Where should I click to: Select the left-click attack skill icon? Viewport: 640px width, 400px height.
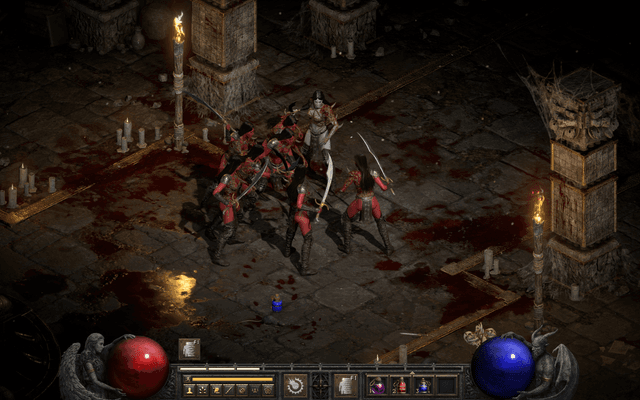pyautogui.click(x=295, y=385)
